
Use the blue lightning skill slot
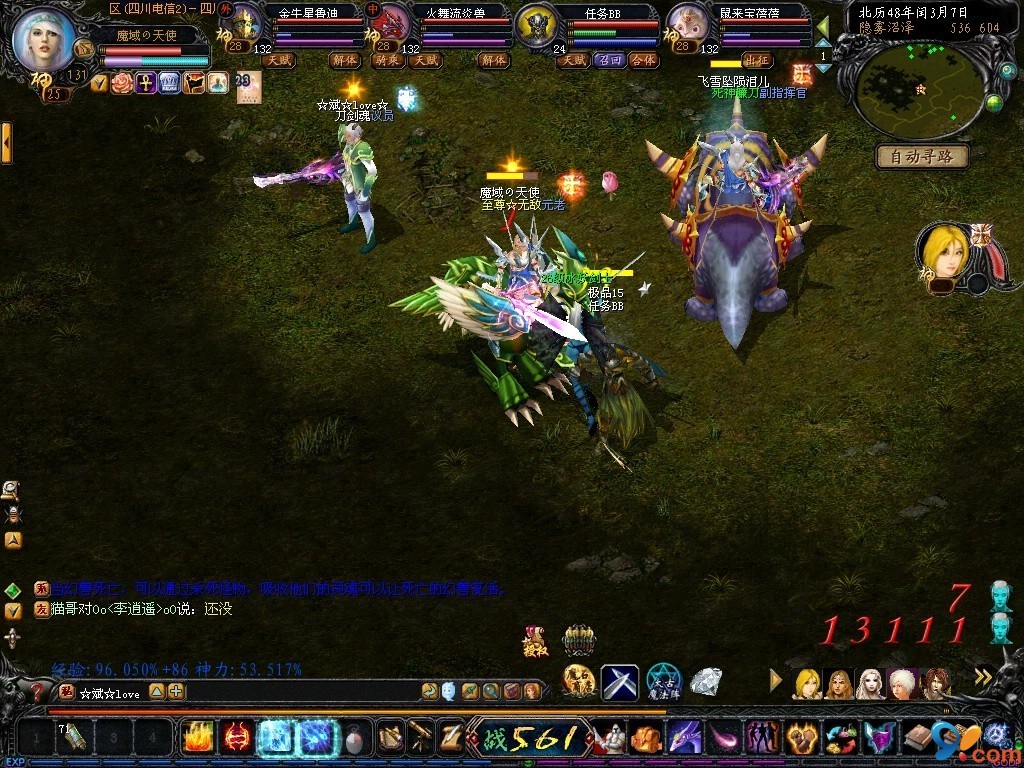[x=317, y=738]
